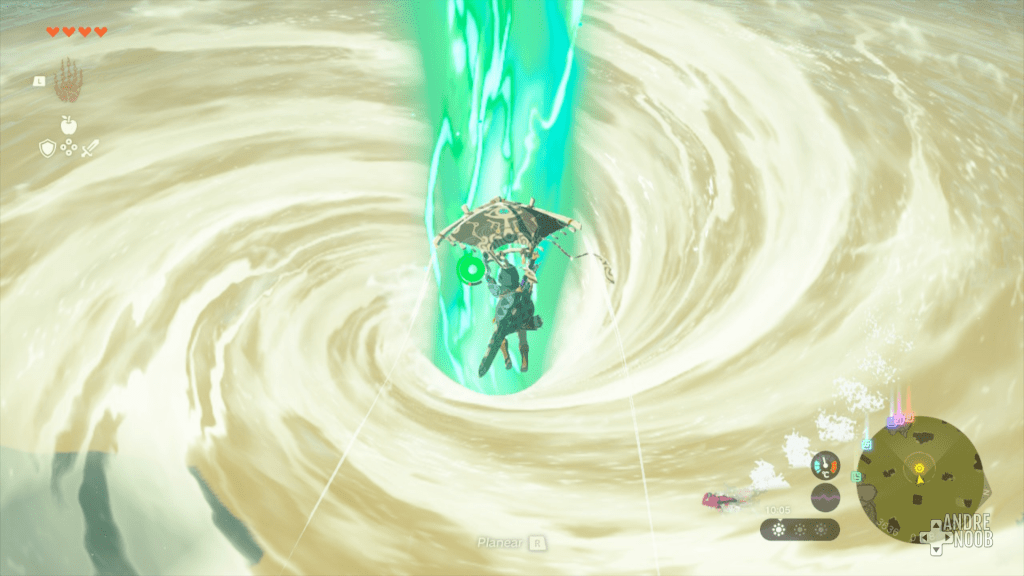The width and height of the screenshot is (1024, 576).
Task: Activate the Ultrahand arm ability icon
Action: coord(68,80)
